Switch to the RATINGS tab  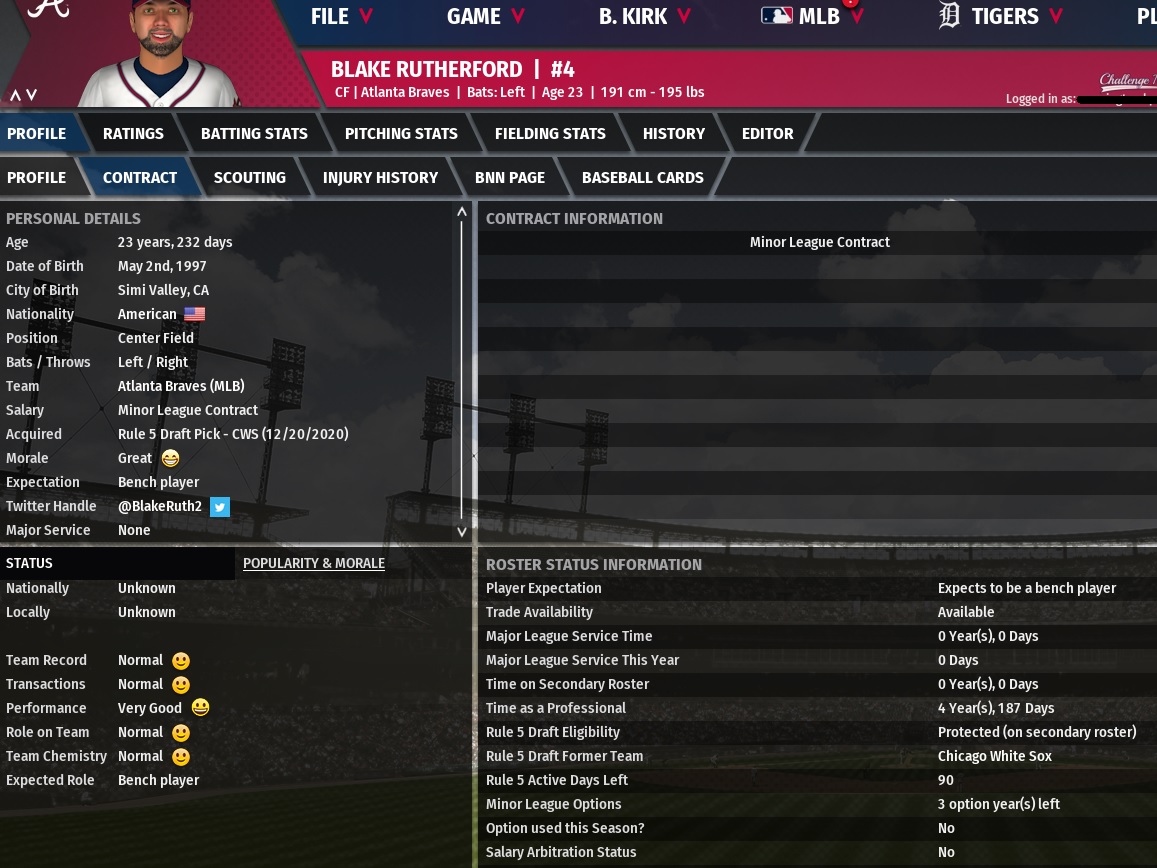[x=133, y=133]
